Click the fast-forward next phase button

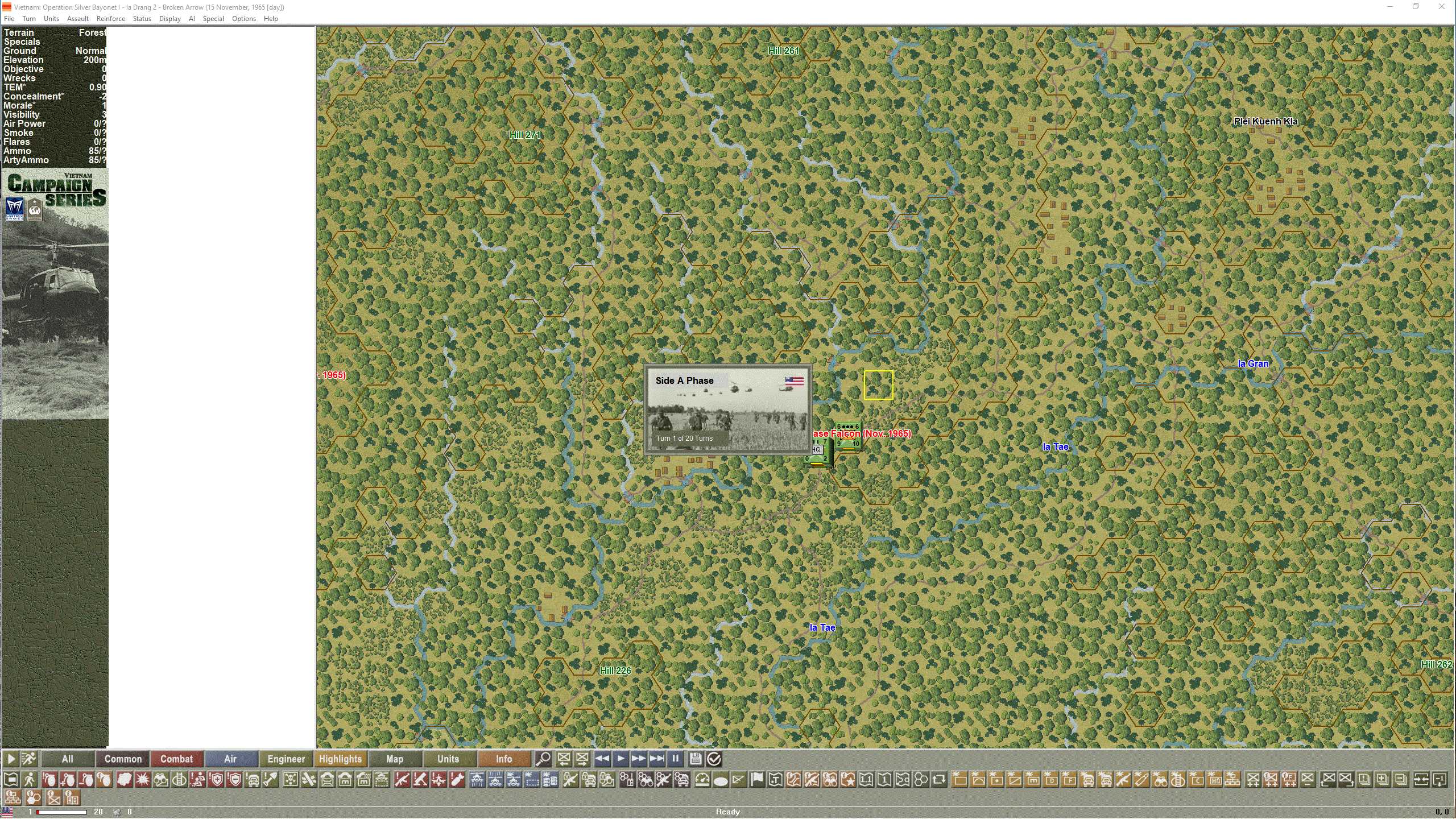click(x=638, y=759)
